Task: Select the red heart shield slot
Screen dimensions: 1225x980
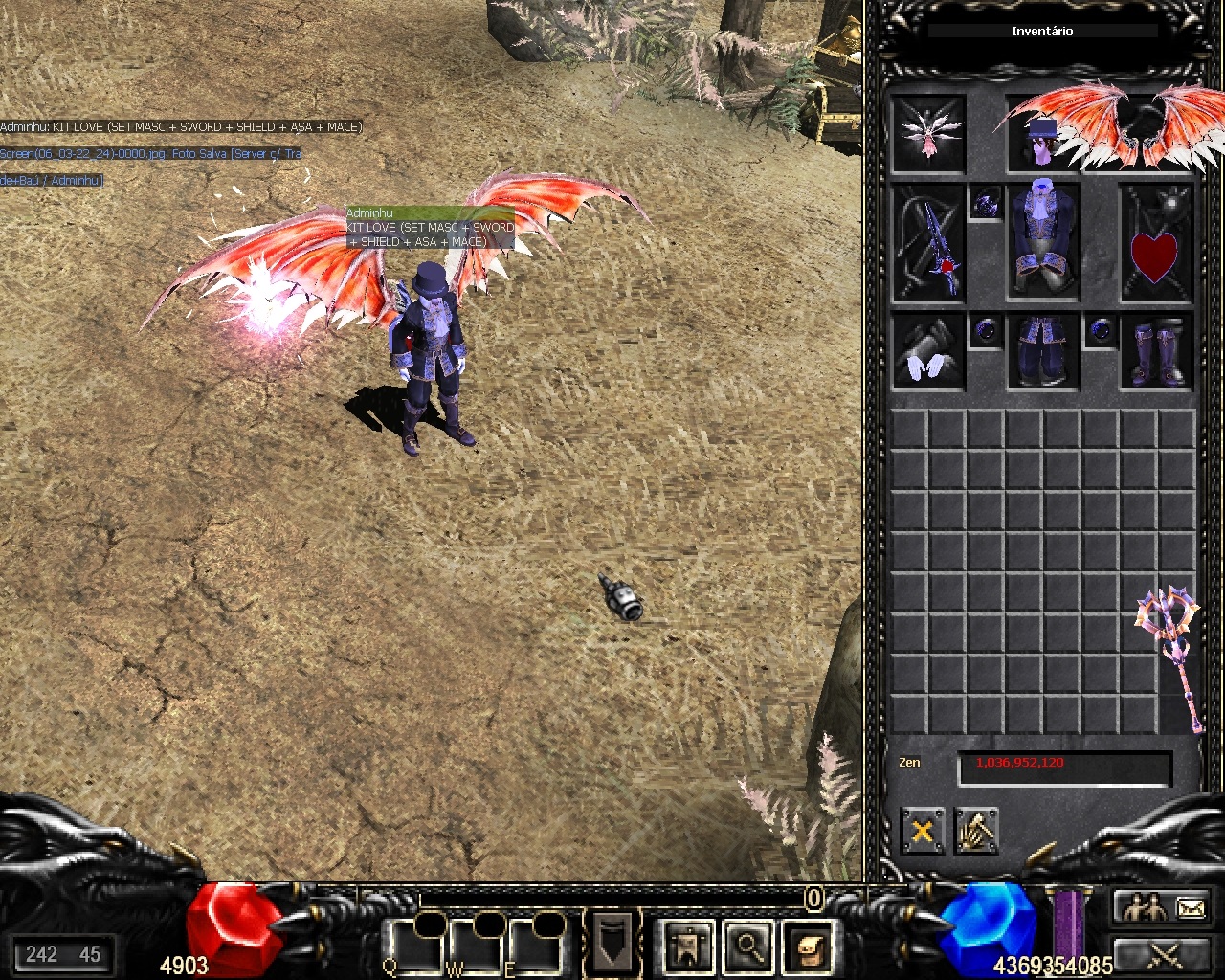Action: 1156,243
